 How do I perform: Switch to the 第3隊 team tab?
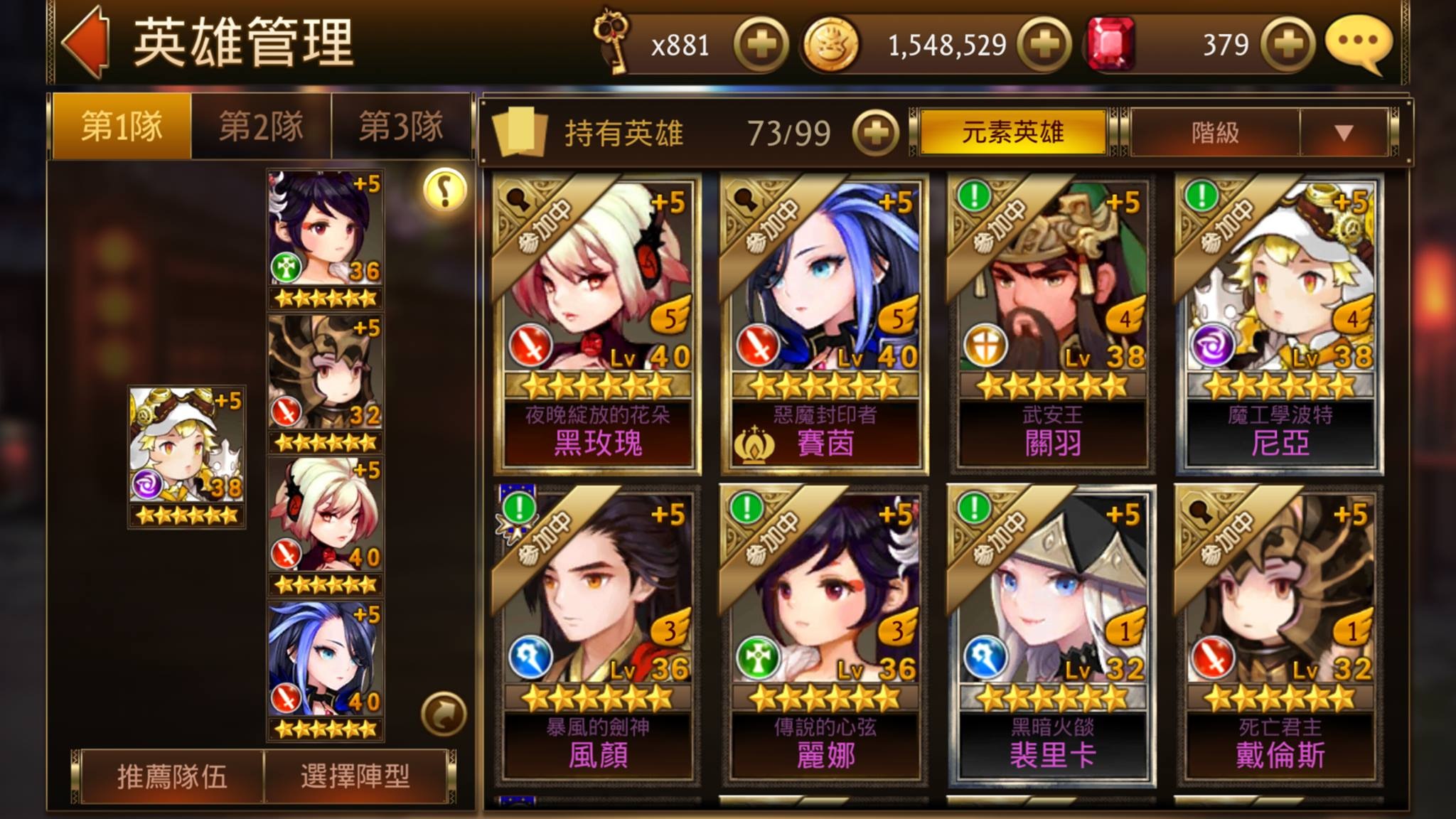pos(401,128)
